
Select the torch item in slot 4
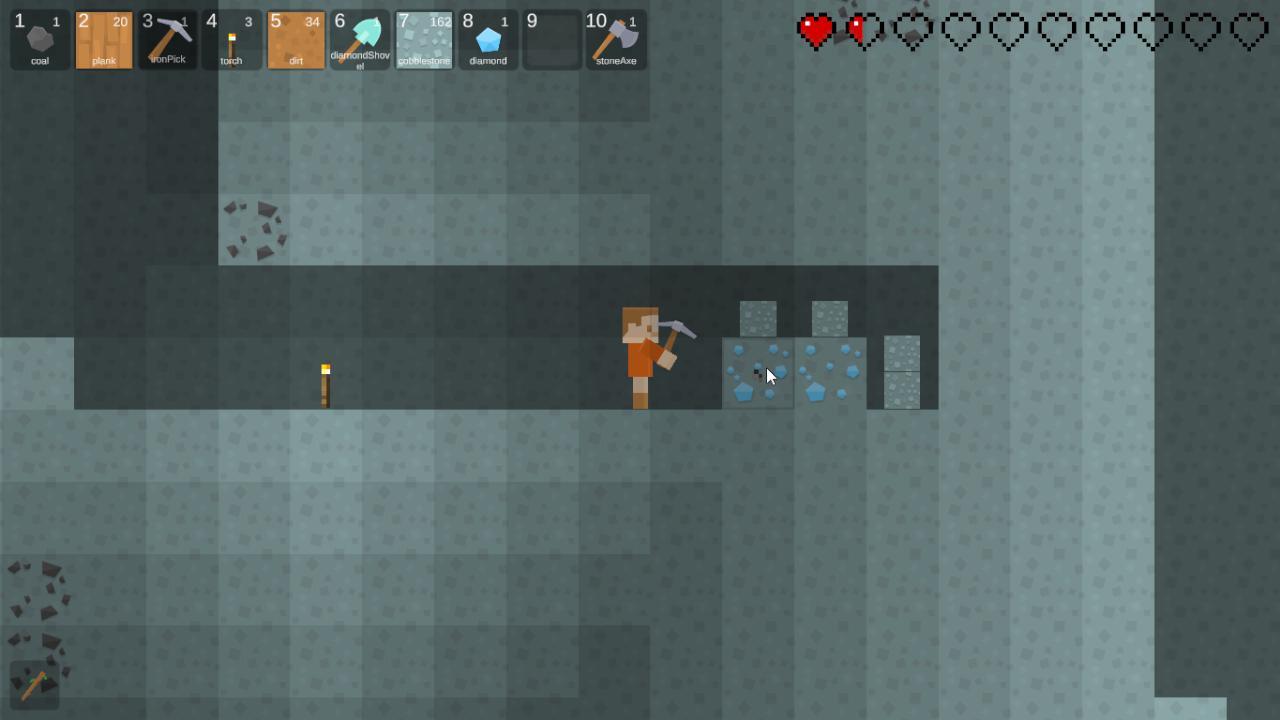[x=232, y=40]
